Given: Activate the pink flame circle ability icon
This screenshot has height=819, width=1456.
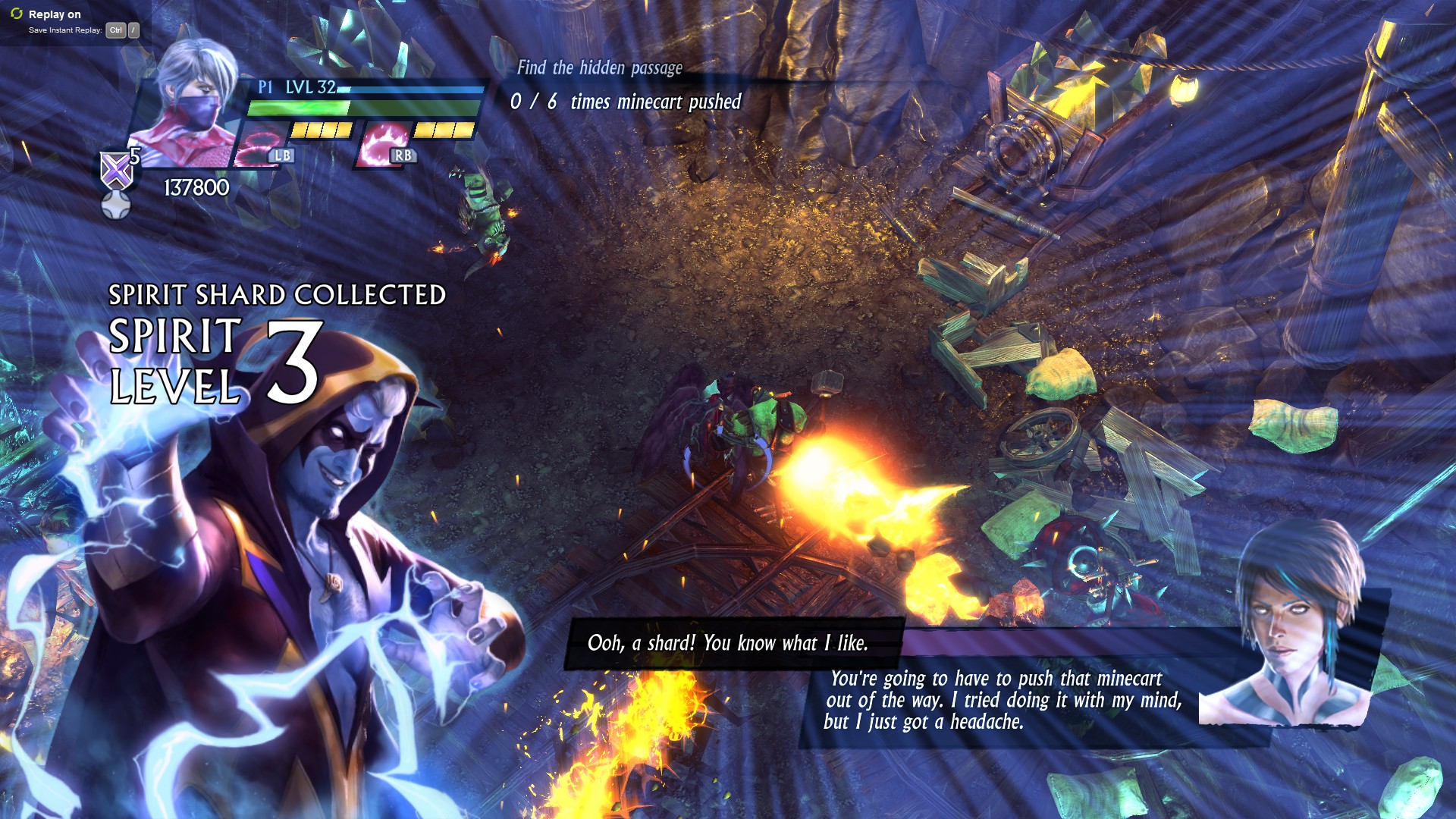Looking at the screenshot, I should point(384,144).
